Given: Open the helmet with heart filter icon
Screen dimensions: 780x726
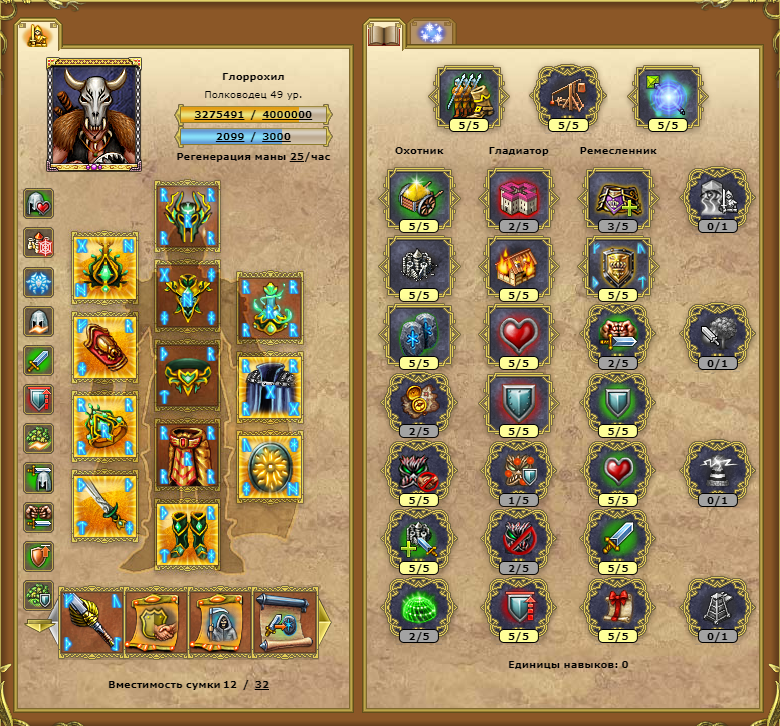Looking at the screenshot, I should point(38,204).
